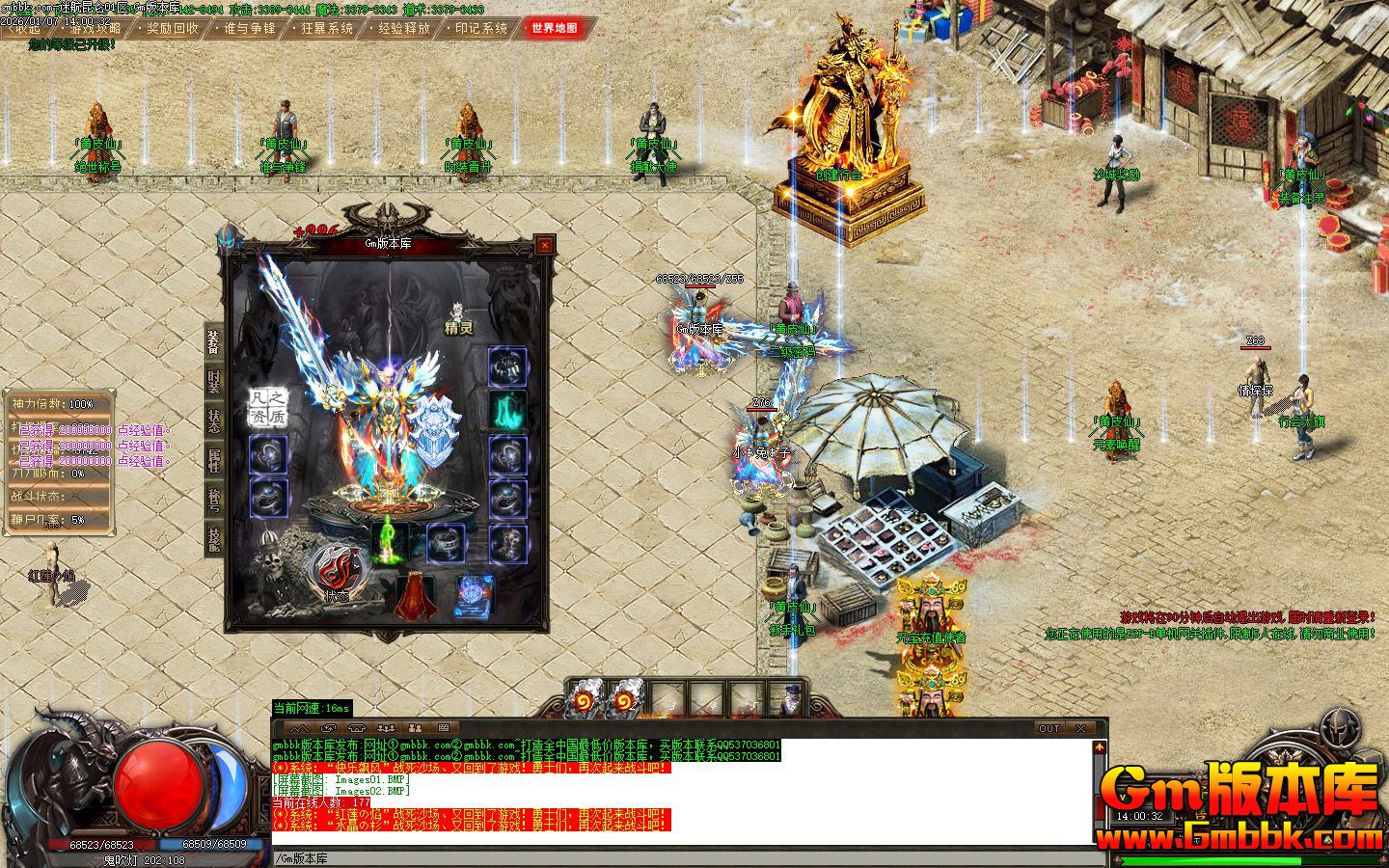Open the 奖励回收 menu
Viewport: 1389px width, 868px height.
[x=173, y=28]
